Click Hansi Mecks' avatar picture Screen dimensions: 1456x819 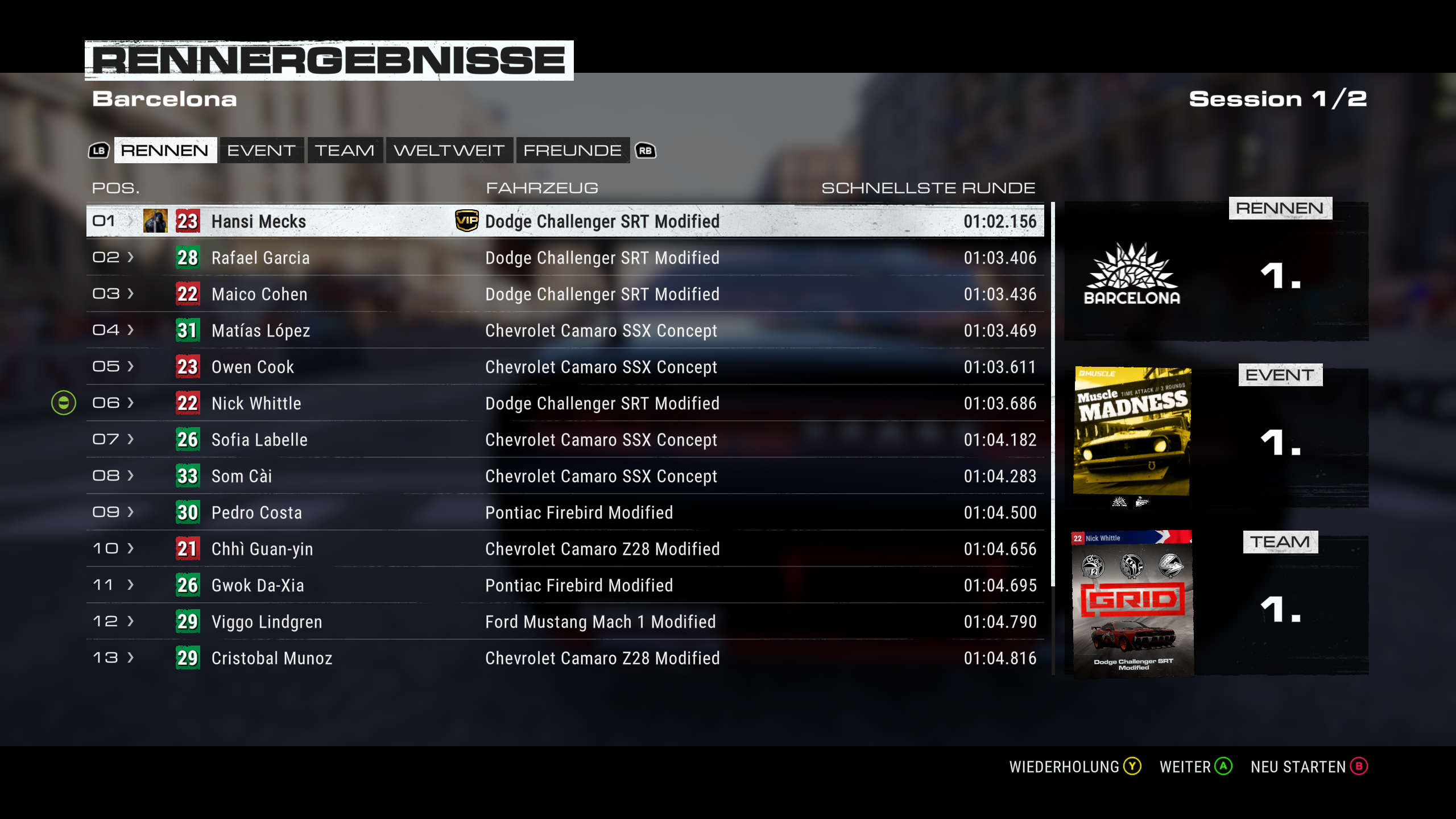tap(156, 221)
